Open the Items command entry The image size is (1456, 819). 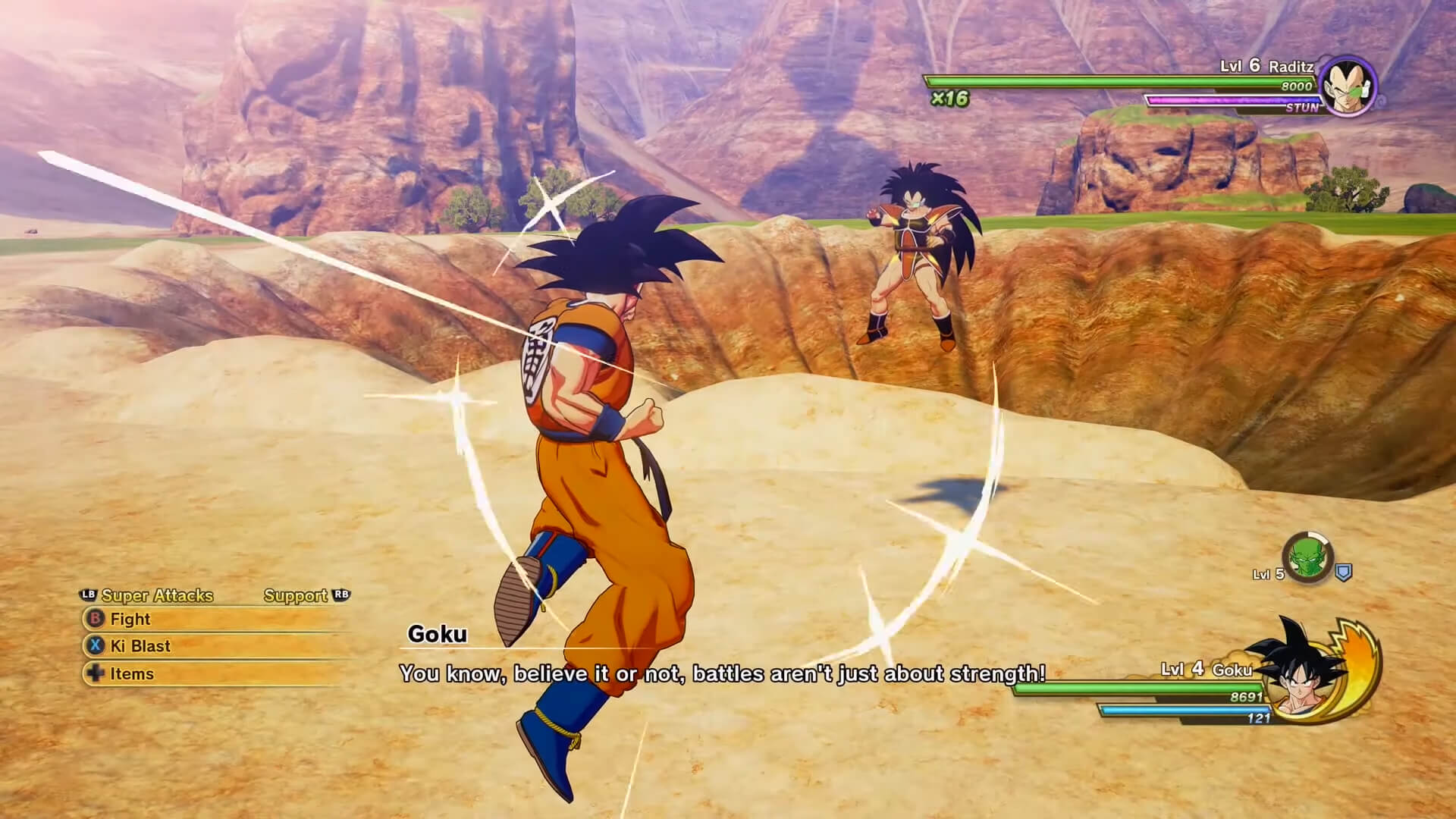[131, 673]
